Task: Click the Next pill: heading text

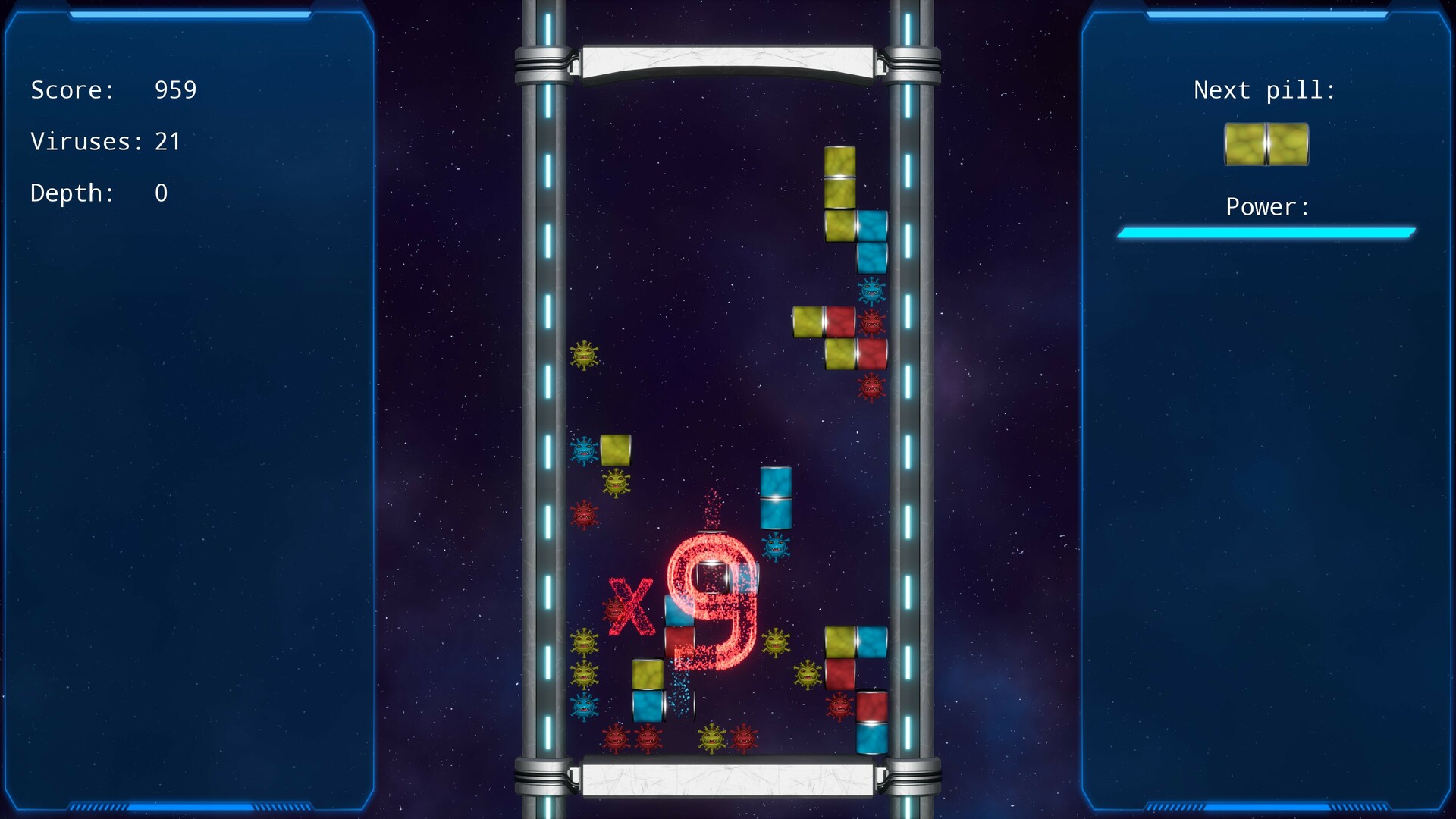Action: click(x=1265, y=89)
